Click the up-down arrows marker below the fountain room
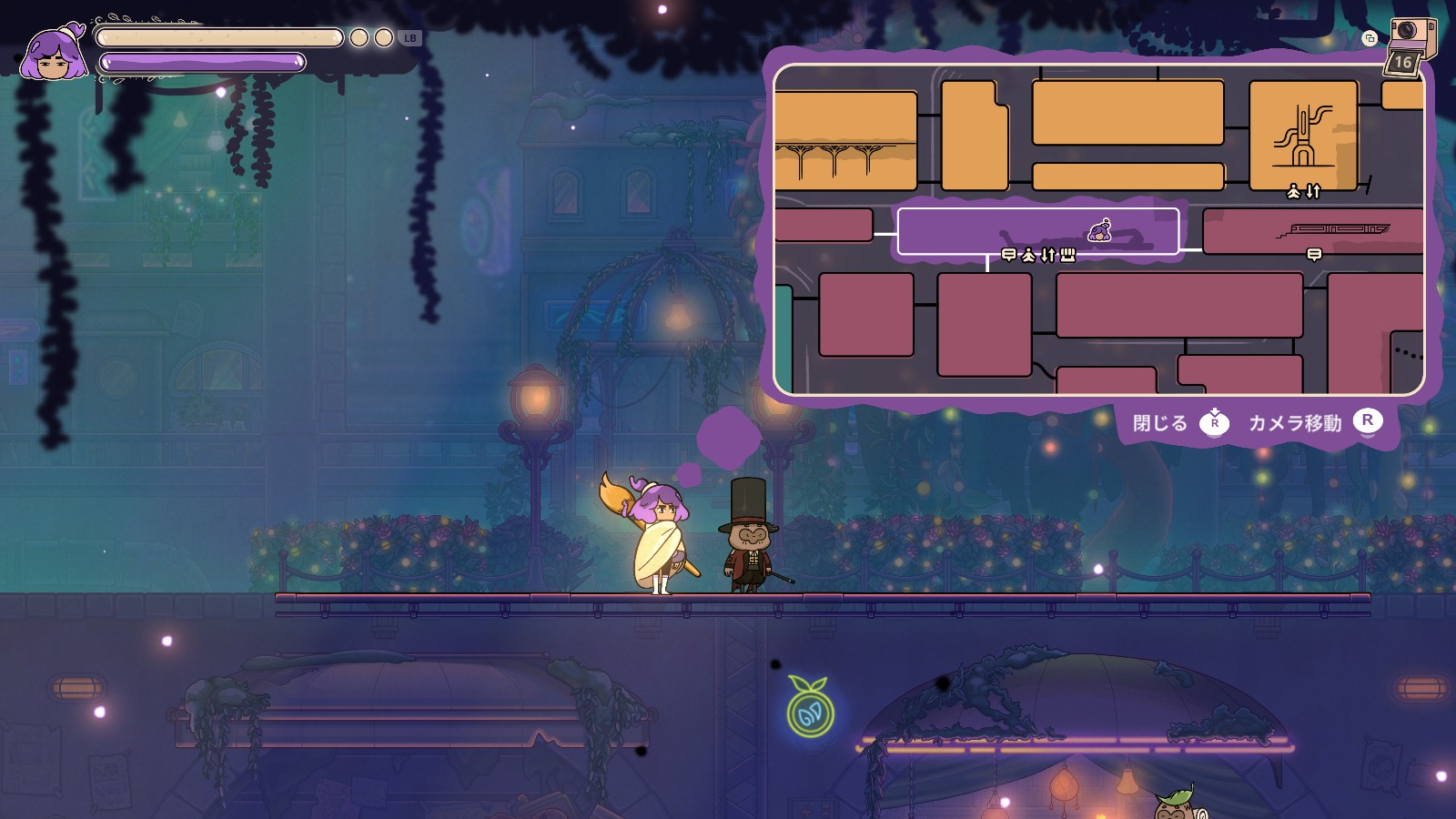 click(1313, 191)
